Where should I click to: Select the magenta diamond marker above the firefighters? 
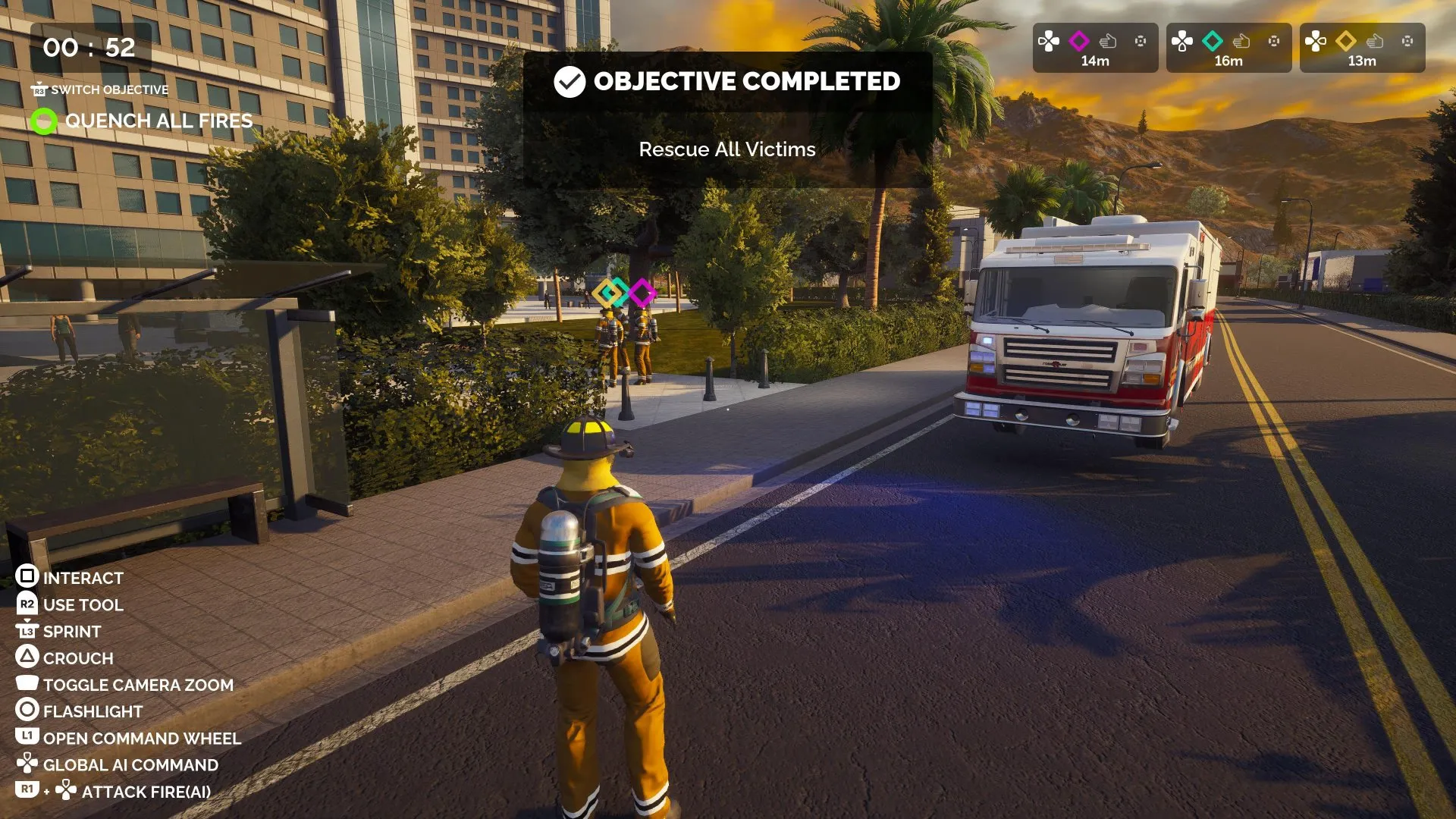(x=643, y=293)
